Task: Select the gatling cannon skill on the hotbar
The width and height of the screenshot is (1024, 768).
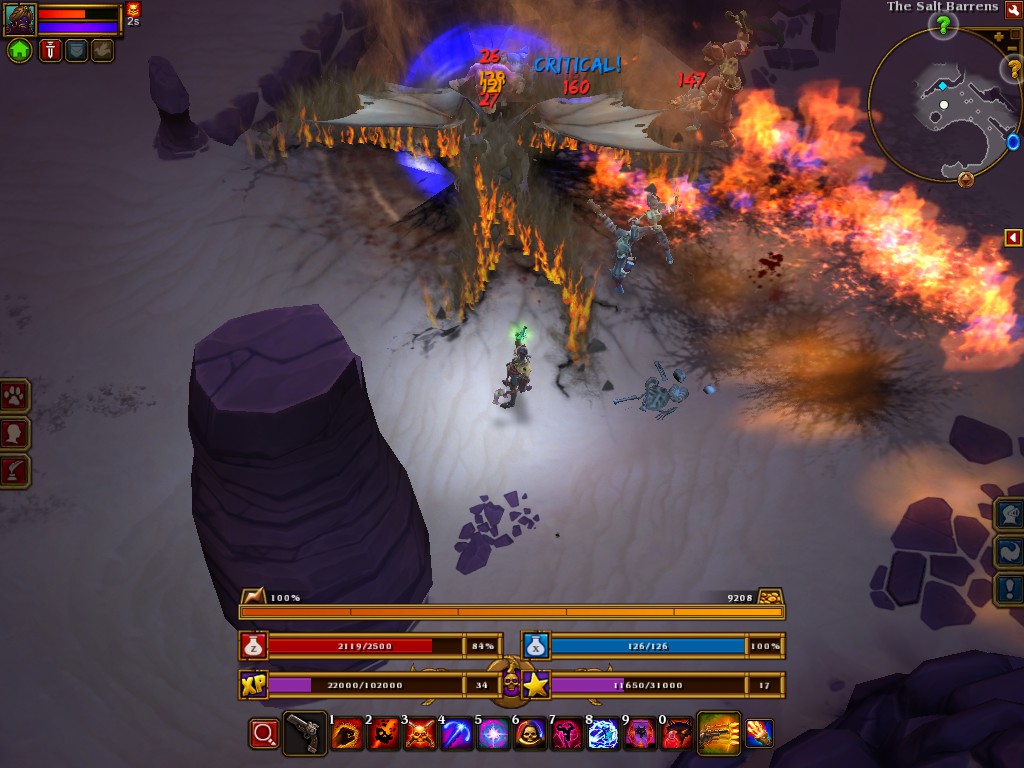Action: (718, 733)
